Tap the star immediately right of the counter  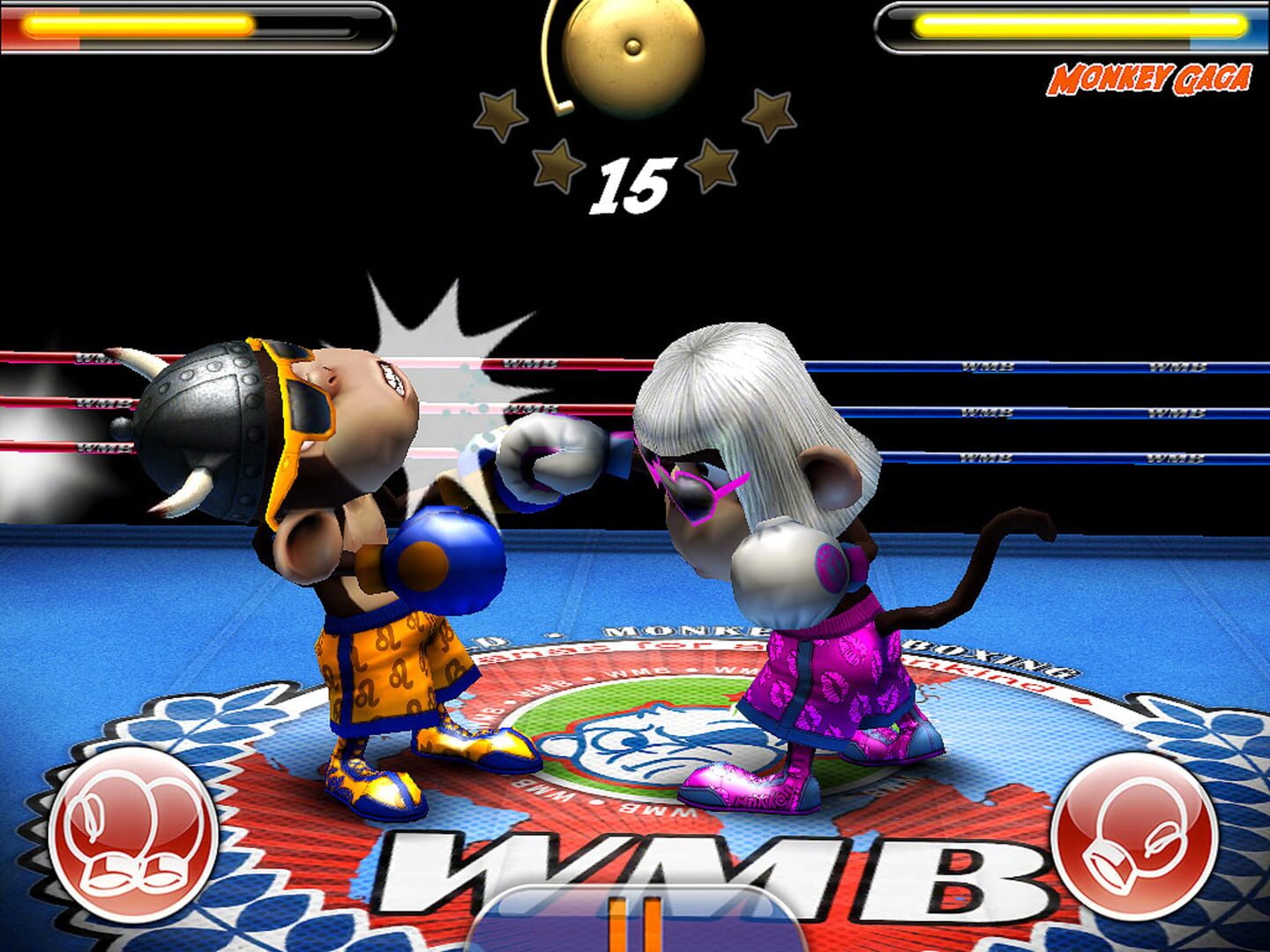click(x=713, y=163)
